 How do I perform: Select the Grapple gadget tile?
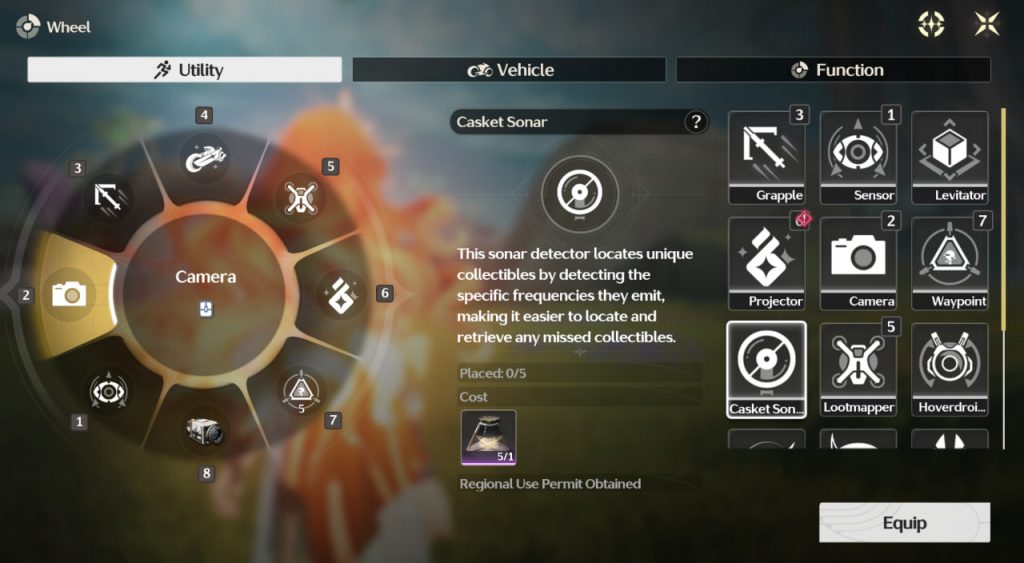(766, 157)
